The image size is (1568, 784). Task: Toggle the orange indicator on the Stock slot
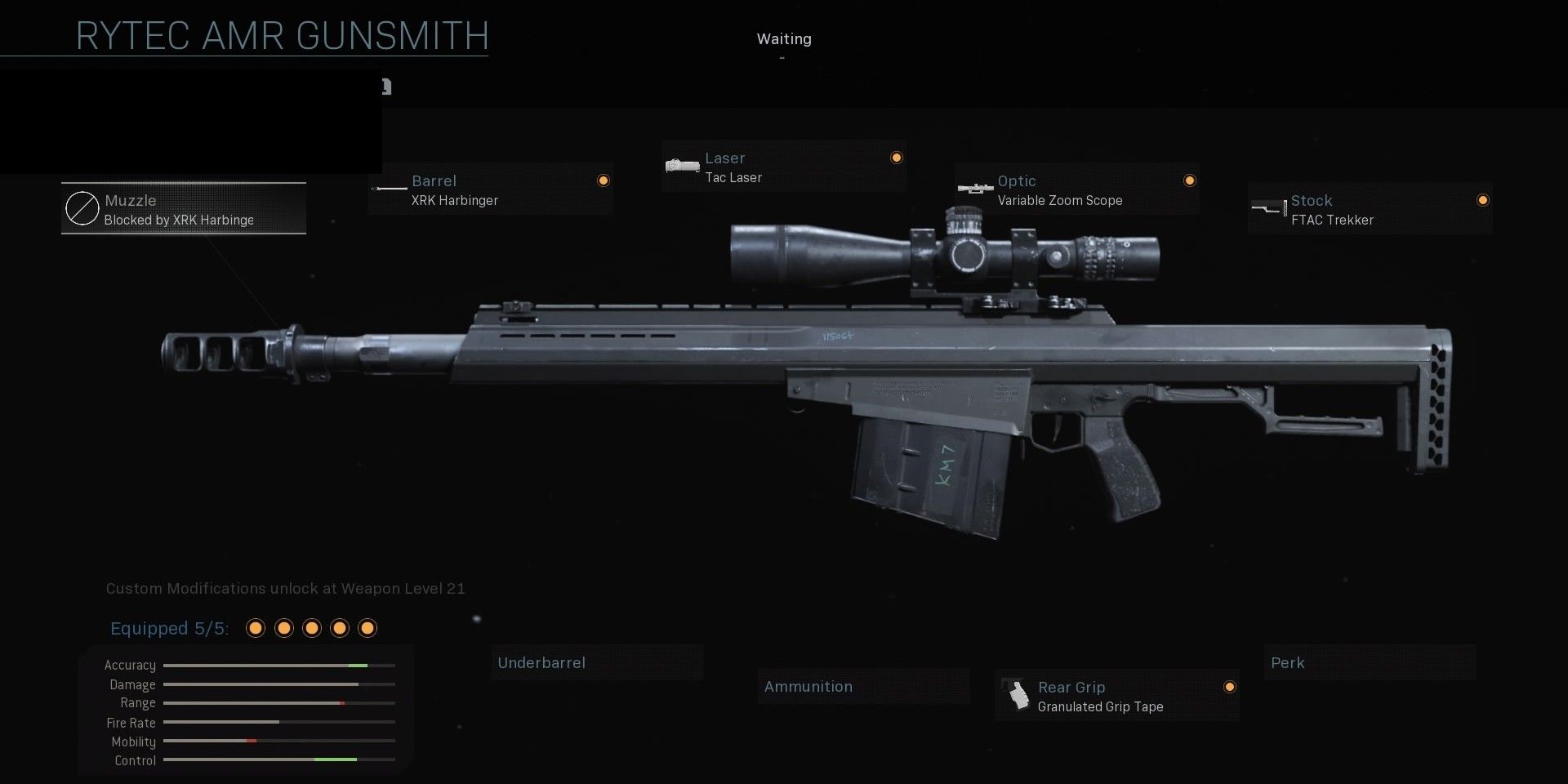pos(1484,200)
